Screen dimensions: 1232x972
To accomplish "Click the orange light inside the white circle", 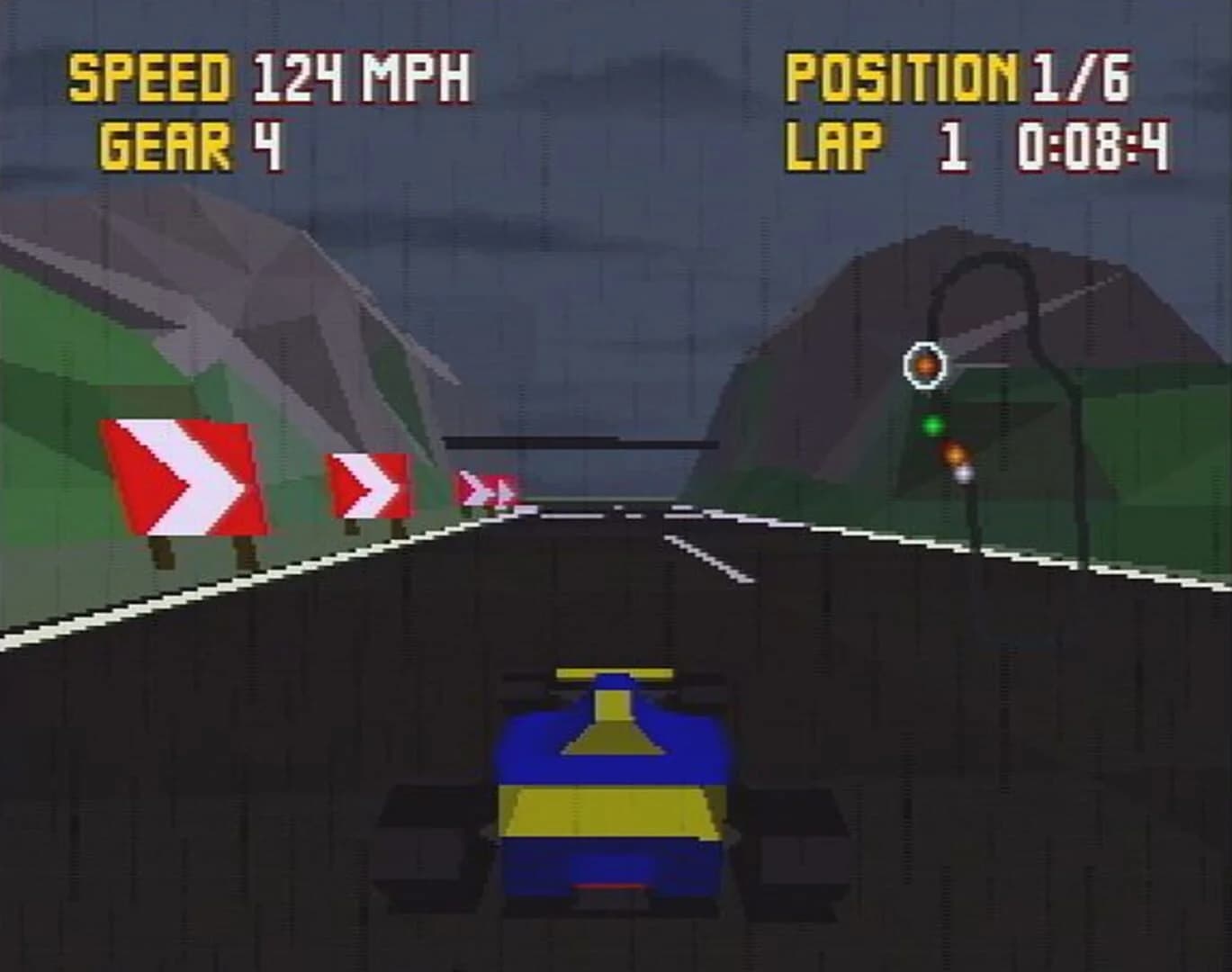I will 924,364.
